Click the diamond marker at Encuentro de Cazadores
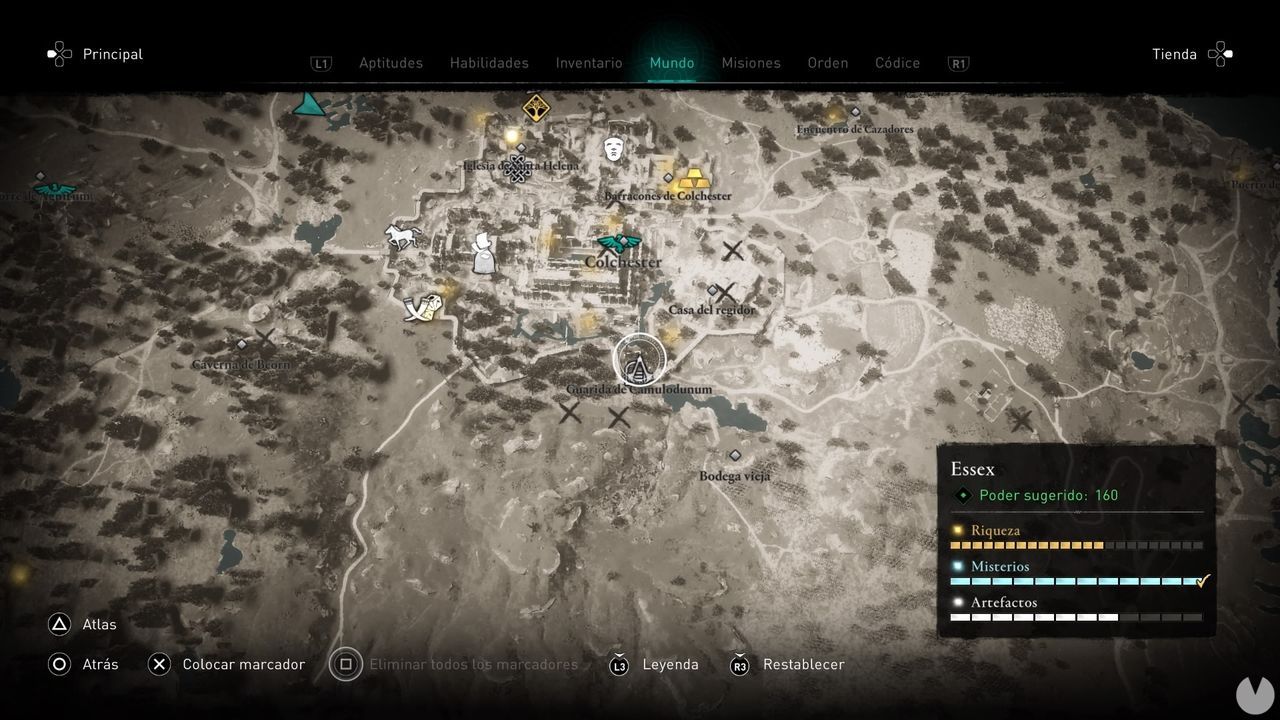Screen dimensions: 1280x720 click(x=856, y=112)
